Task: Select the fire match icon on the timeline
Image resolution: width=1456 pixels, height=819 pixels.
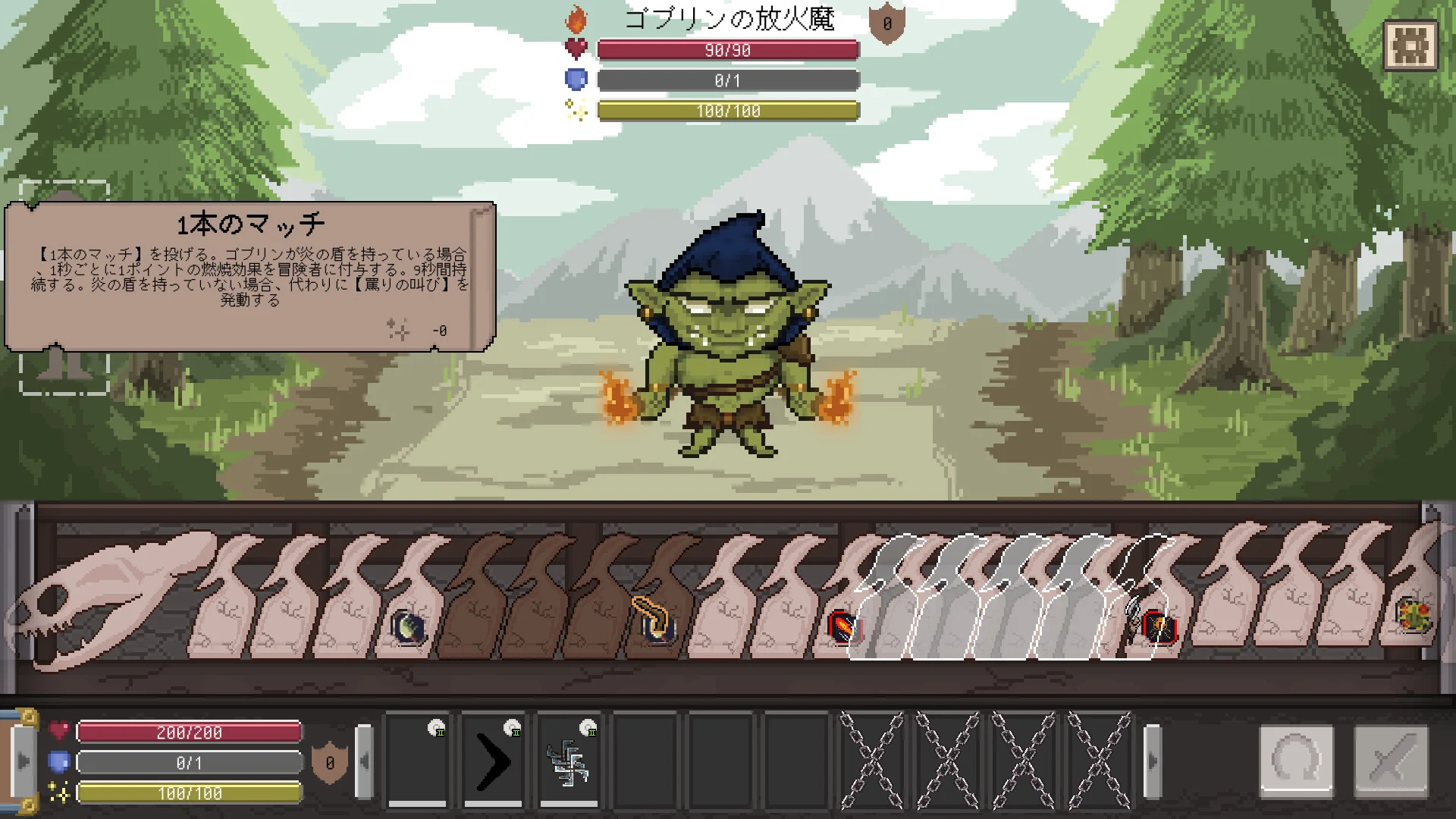Action: [843, 626]
